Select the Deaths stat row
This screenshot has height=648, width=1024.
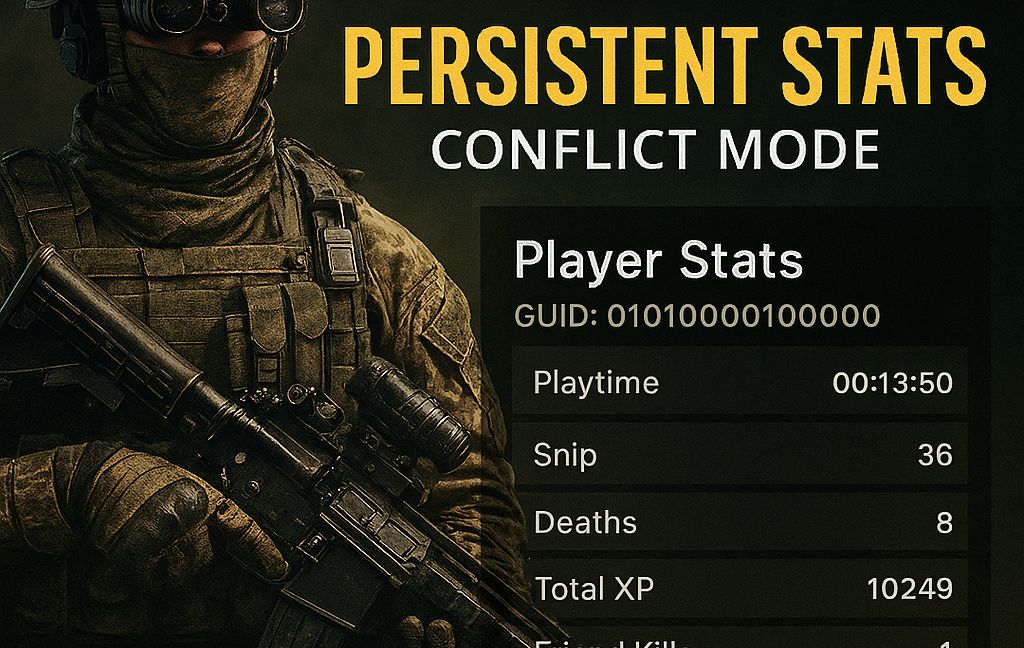coord(741,522)
